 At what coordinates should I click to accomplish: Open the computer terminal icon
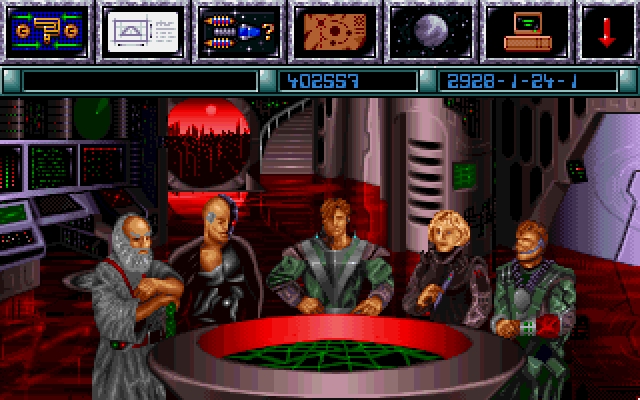coord(526,32)
